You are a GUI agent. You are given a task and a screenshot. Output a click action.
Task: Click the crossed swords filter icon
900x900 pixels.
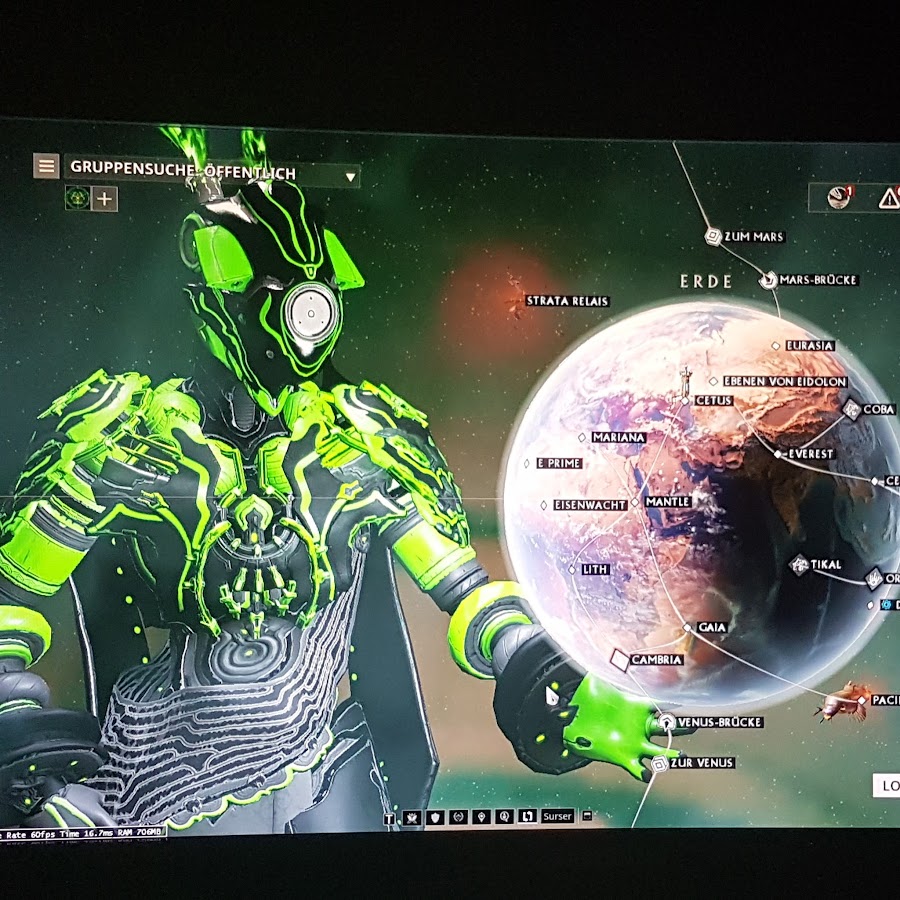411,817
